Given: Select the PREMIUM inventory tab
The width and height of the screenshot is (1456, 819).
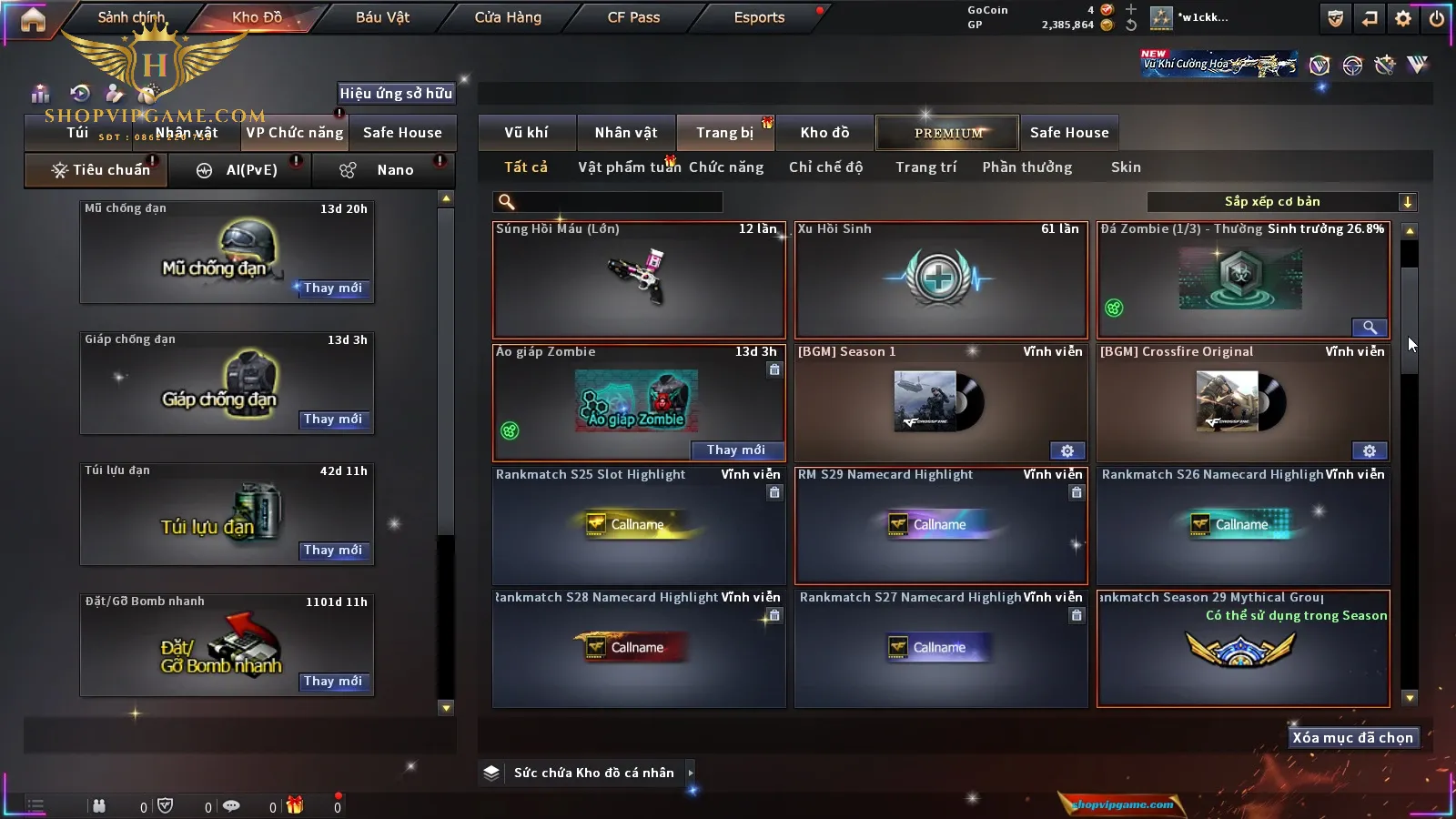Looking at the screenshot, I should pyautogui.click(x=948, y=133).
